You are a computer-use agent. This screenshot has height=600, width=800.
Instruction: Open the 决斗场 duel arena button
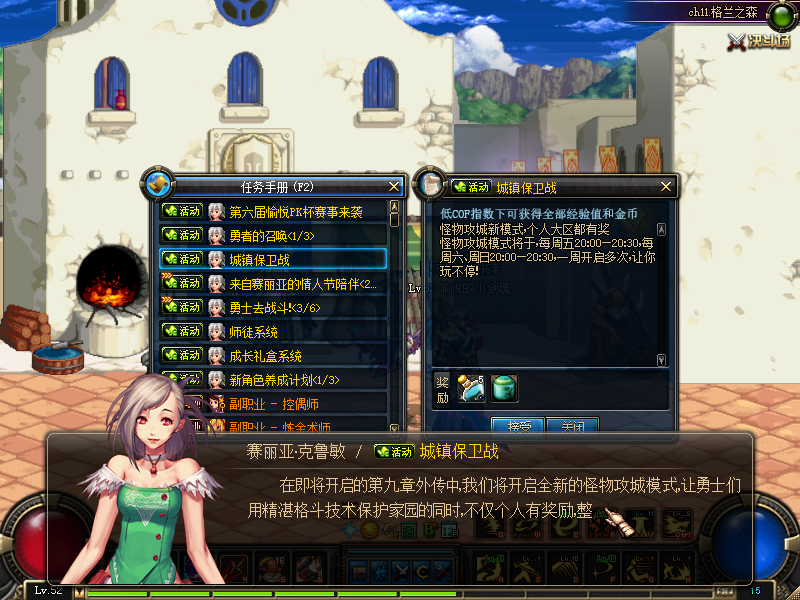[760, 40]
